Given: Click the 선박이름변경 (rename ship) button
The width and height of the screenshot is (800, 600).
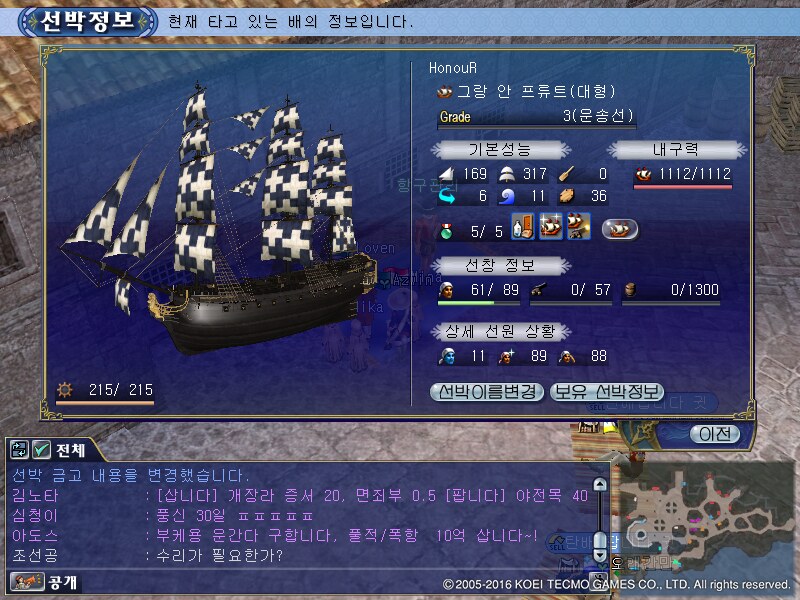Looking at the screenshot, I should click(488, 391).
